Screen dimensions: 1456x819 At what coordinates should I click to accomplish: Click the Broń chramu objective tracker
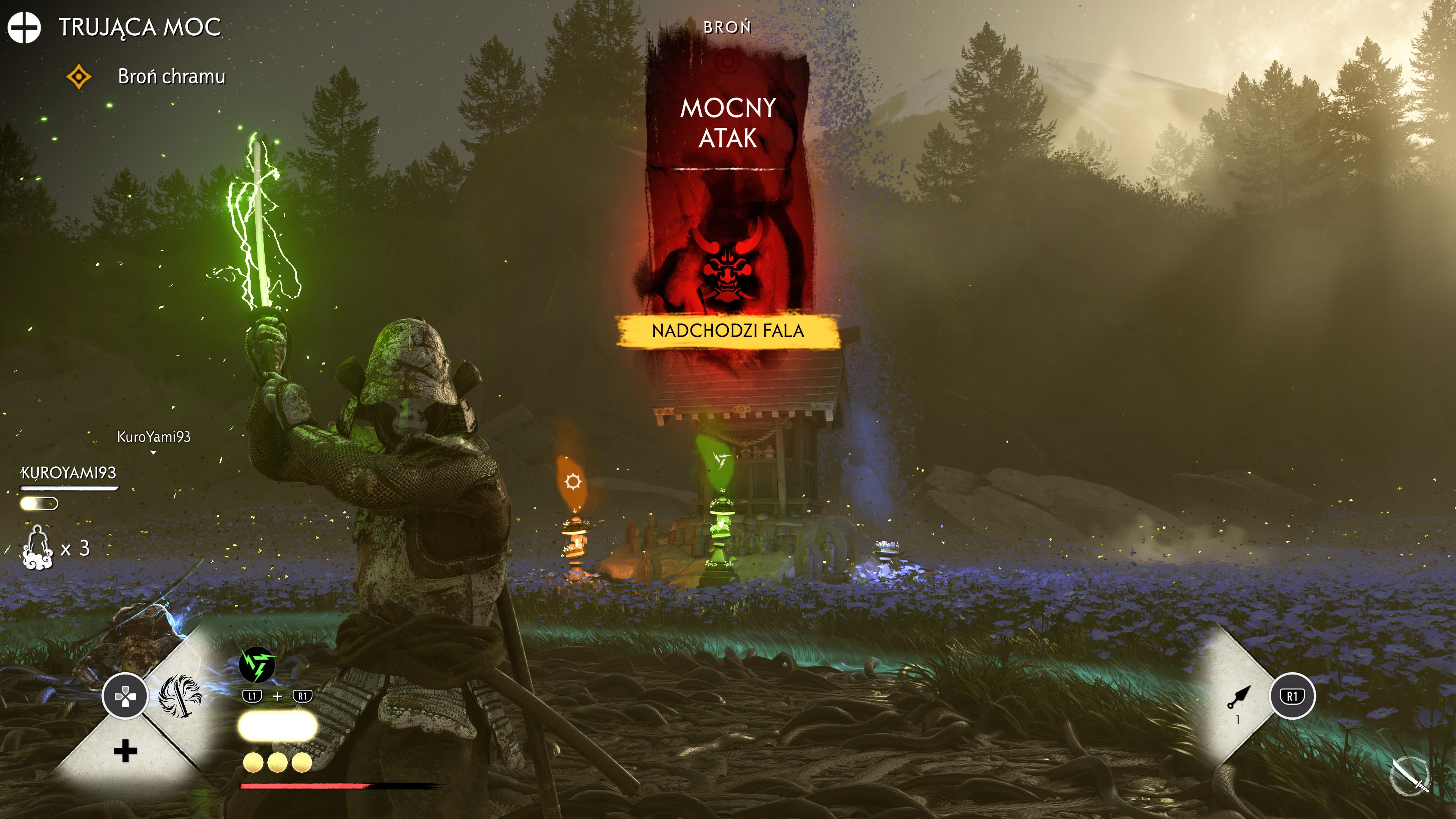171,76
